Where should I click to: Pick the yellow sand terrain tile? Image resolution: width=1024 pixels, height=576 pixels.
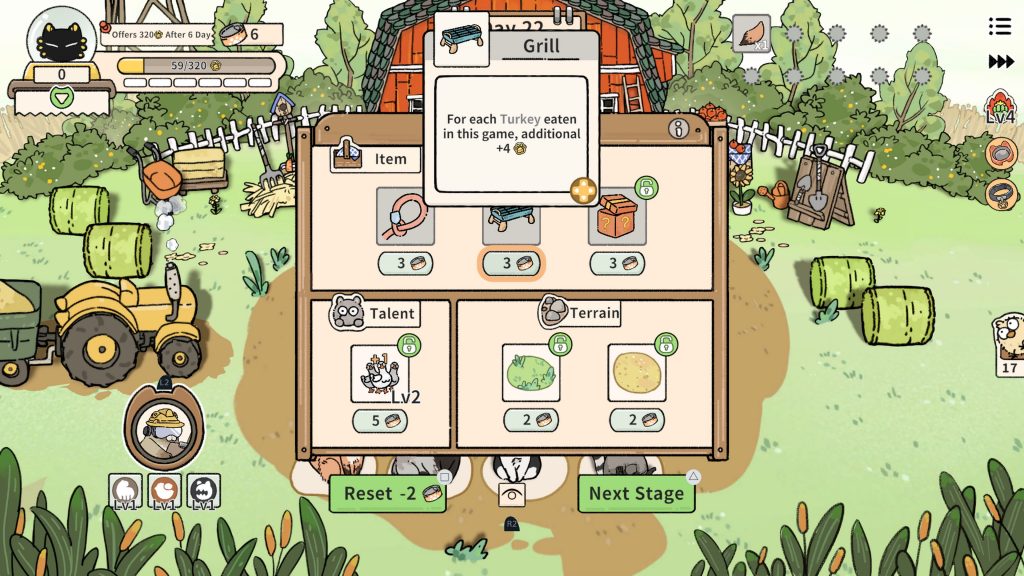pyautogui.click(x=637, y=373)
